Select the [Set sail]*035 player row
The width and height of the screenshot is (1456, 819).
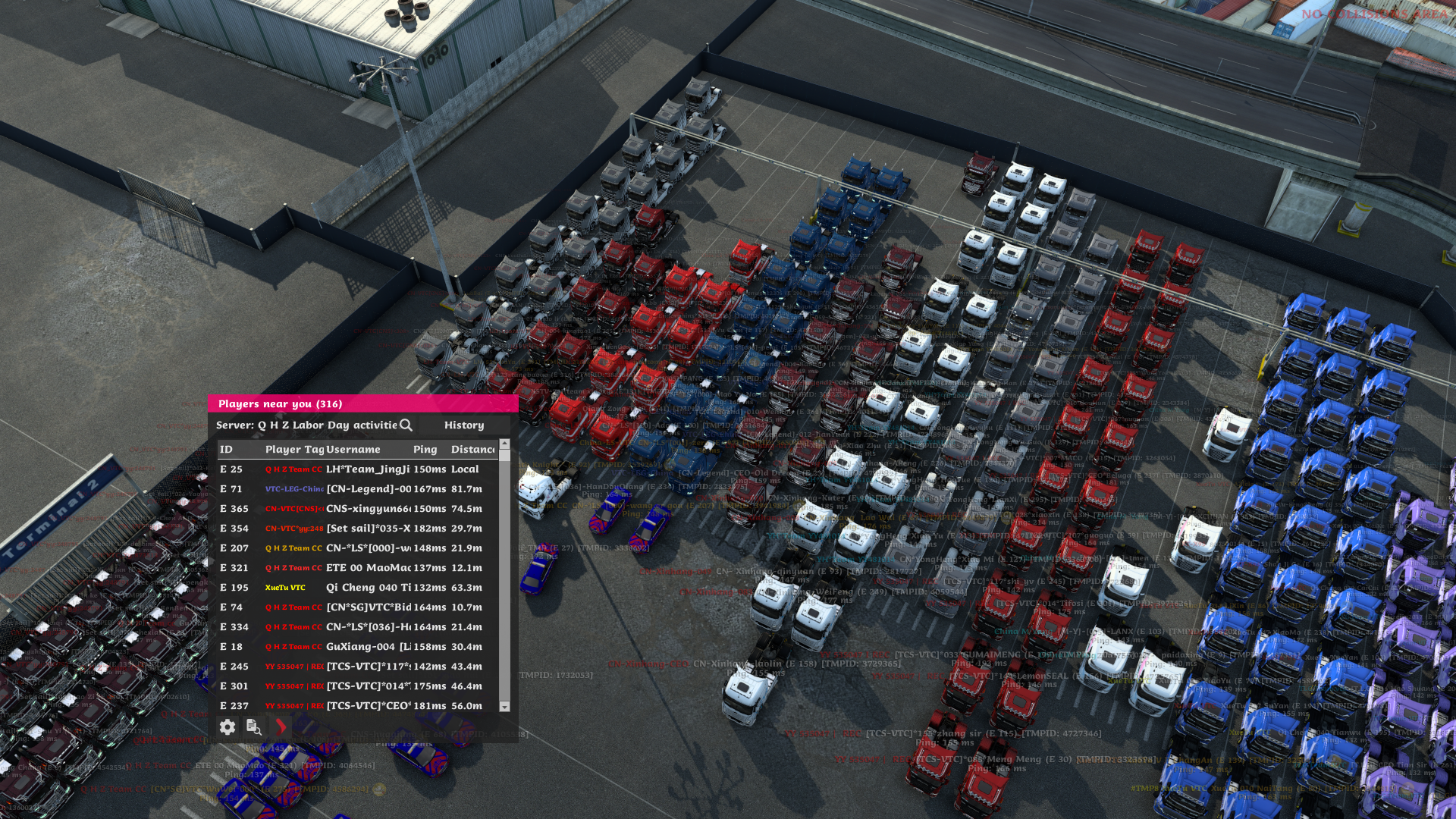(356, 529)
